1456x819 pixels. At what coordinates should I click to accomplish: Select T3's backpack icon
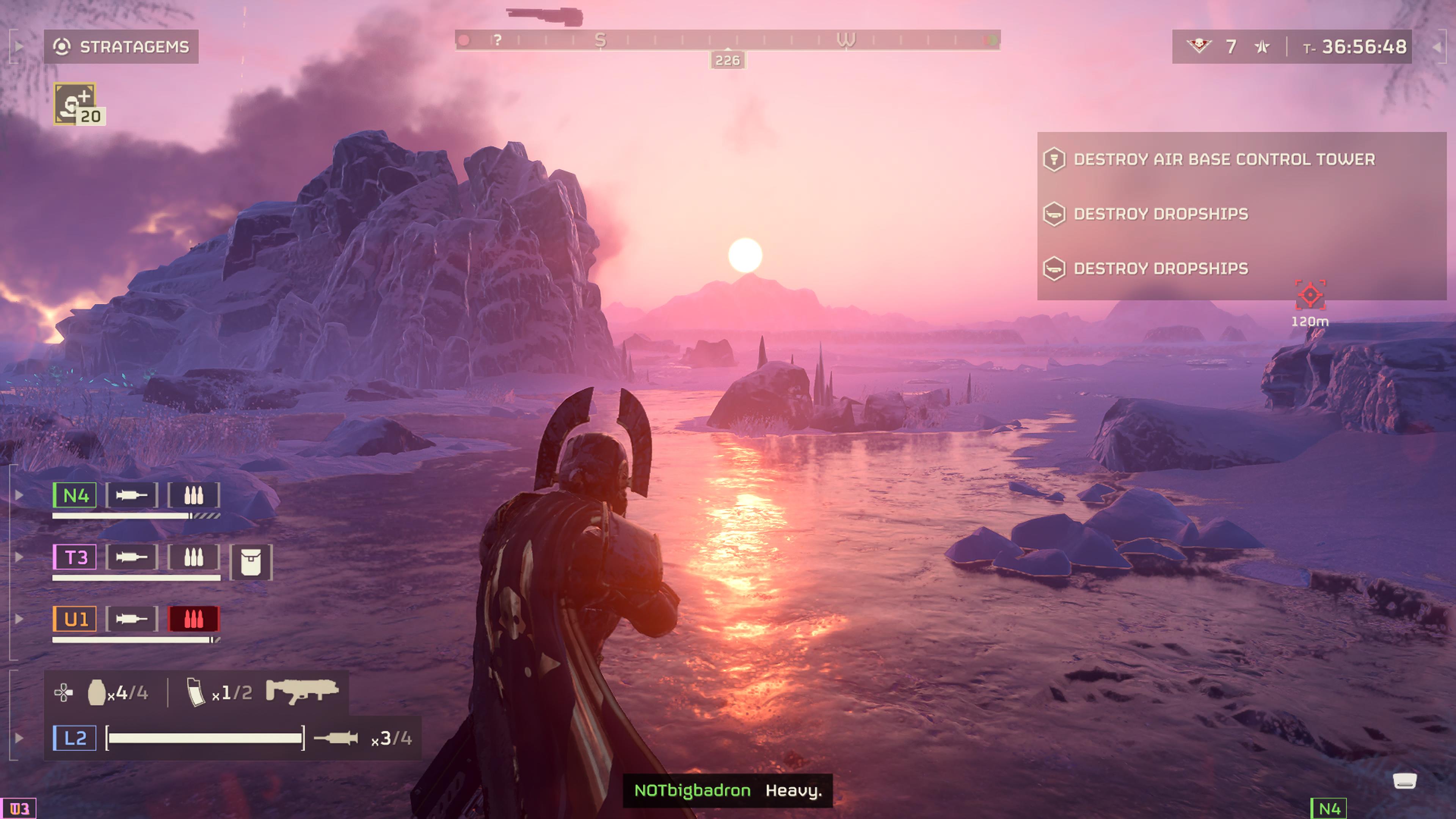click(251, 562)
